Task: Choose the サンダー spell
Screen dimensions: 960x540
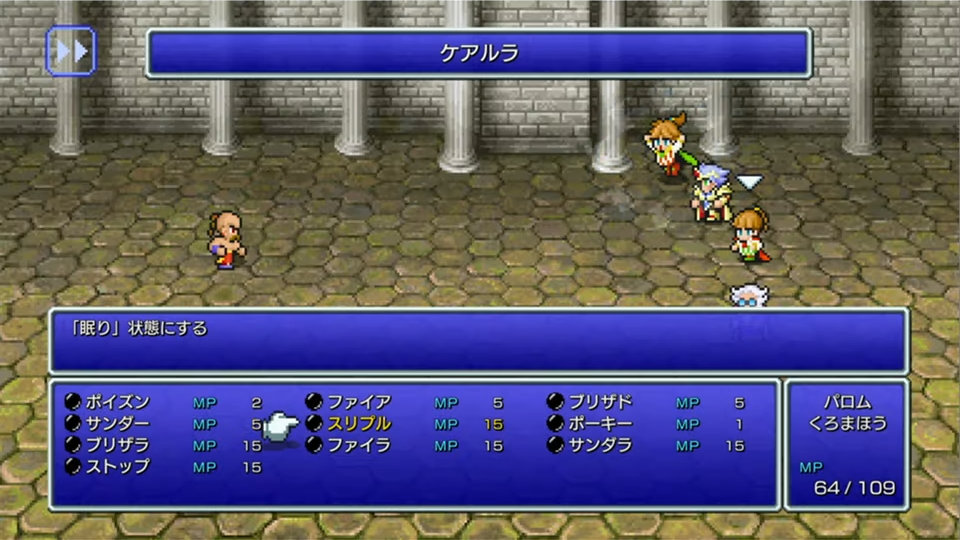Action: pos(118,424)
